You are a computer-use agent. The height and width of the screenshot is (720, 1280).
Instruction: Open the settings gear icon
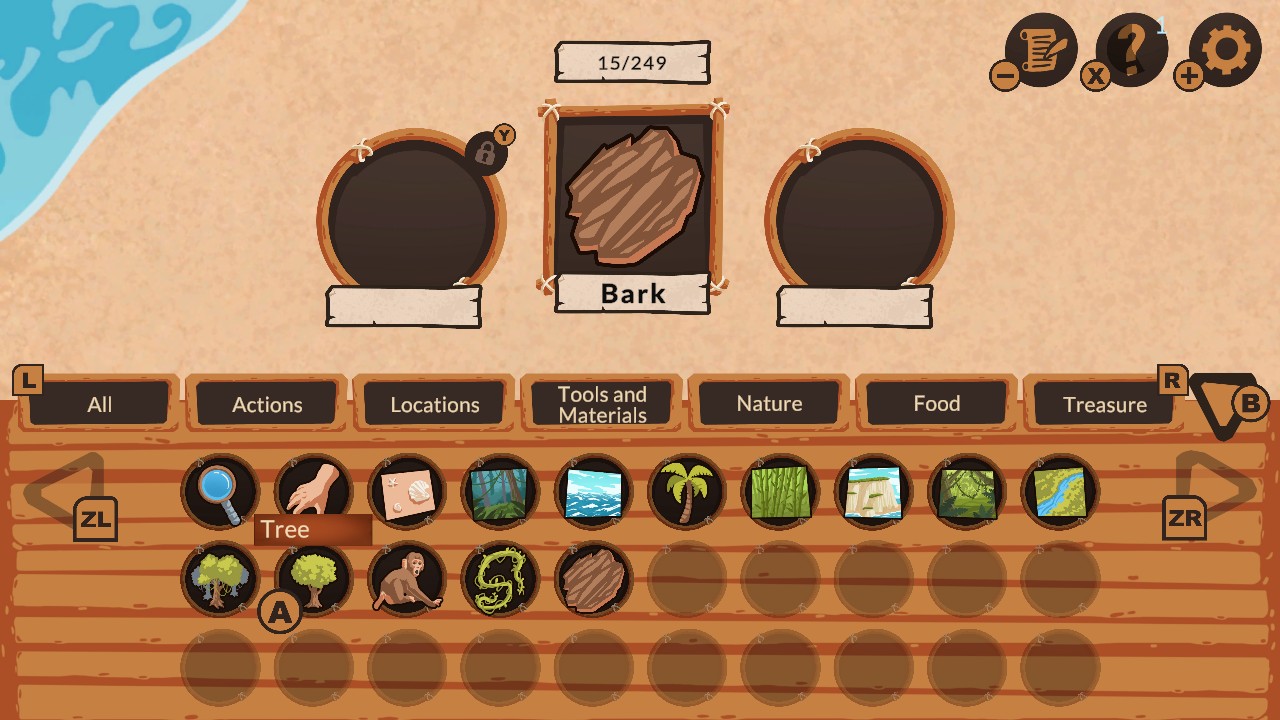click(1227, 48)
